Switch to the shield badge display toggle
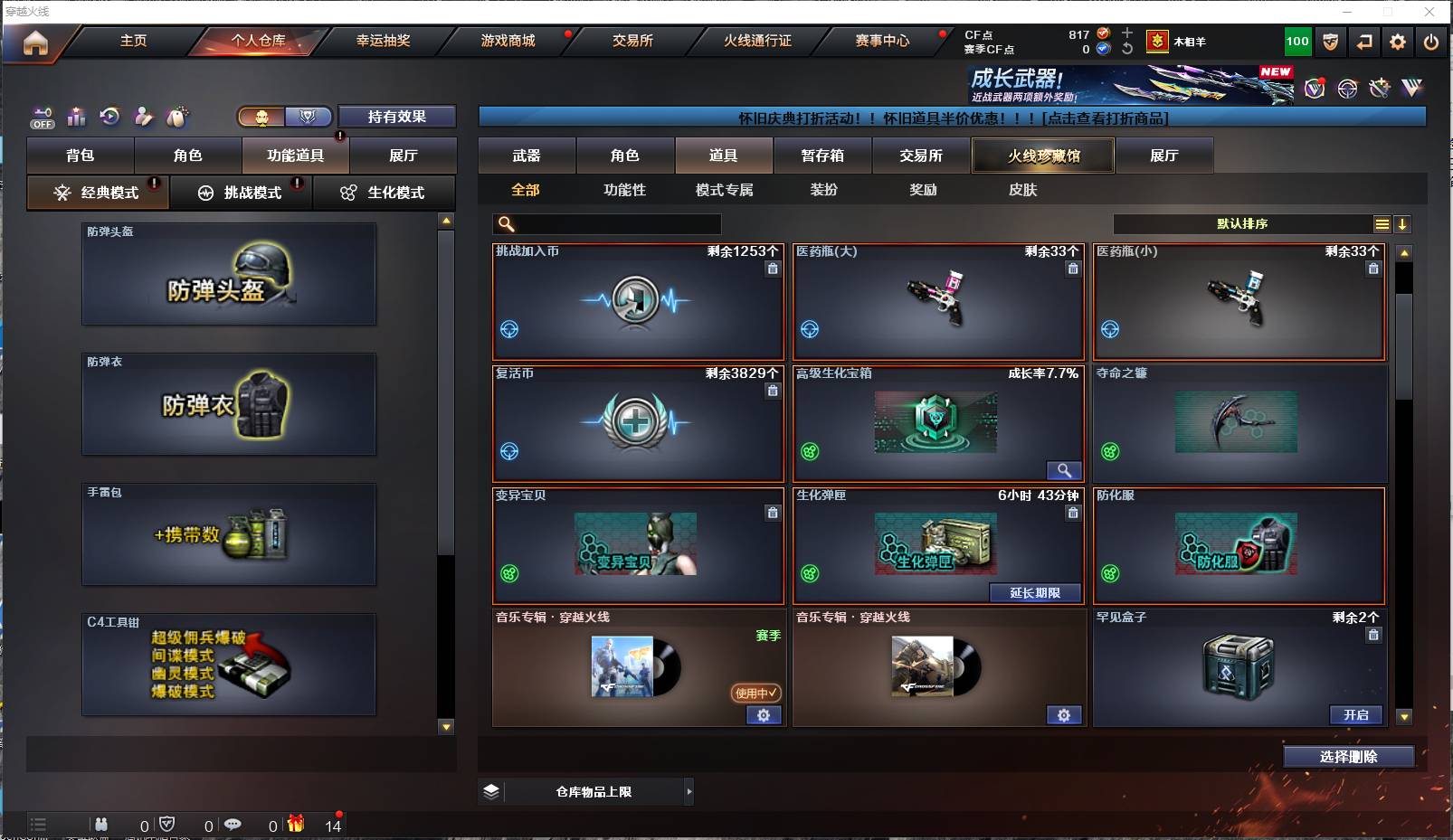Image resolution: width=1453 pixels, height=840 pixels. coord(308,117)
